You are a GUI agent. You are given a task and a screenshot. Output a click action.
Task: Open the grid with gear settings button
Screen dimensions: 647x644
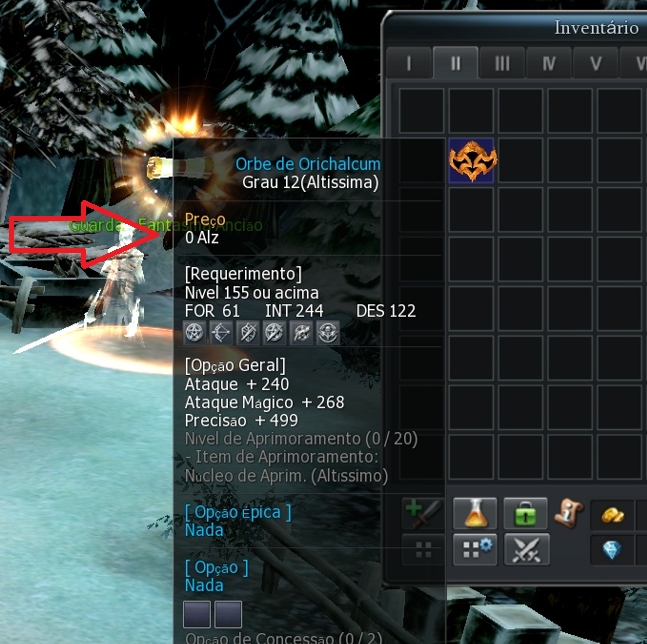pyautogui.click(x=476, y=549)
